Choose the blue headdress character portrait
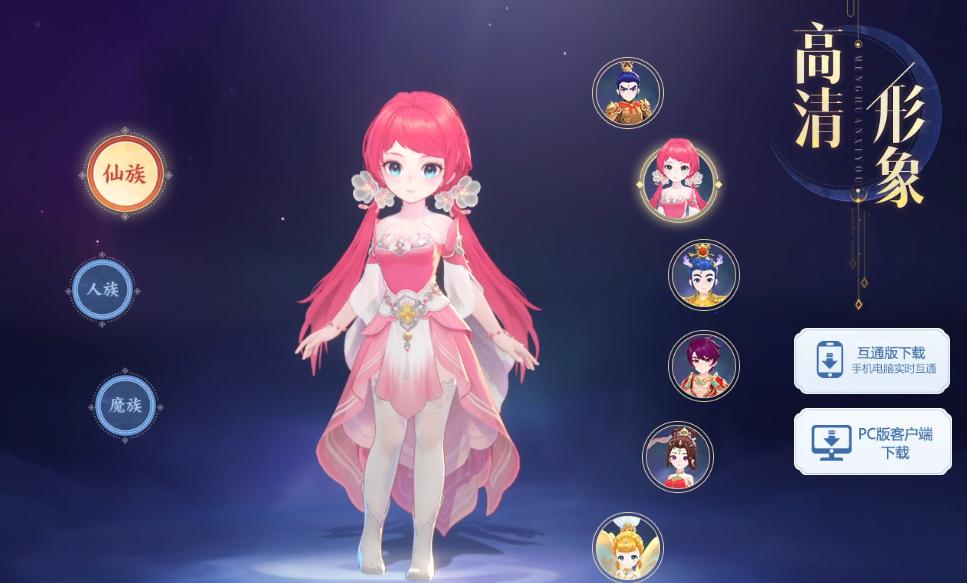 point(704,274)
